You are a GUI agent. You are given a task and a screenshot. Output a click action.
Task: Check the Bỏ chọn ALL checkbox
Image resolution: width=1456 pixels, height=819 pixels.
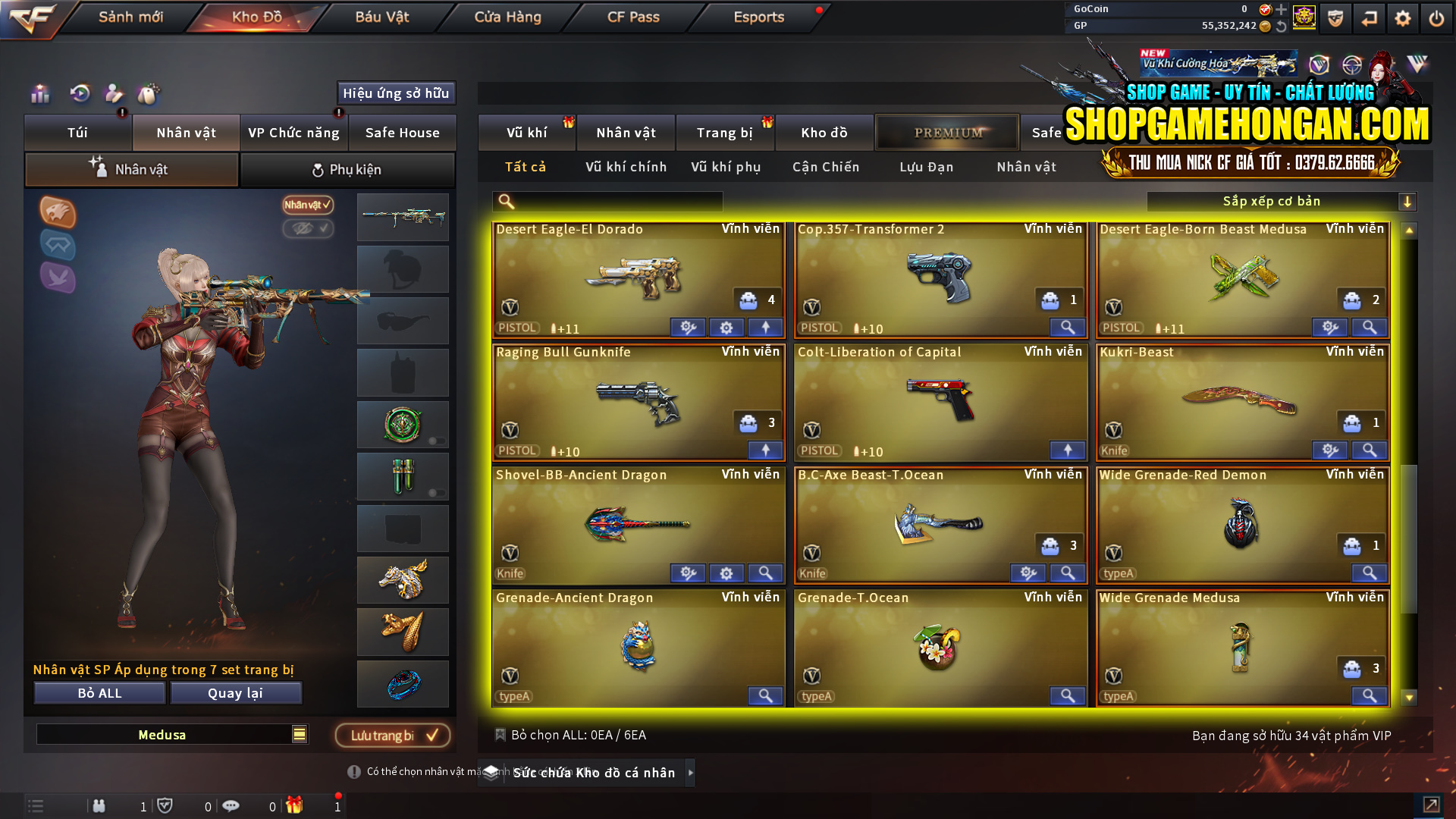500,735
